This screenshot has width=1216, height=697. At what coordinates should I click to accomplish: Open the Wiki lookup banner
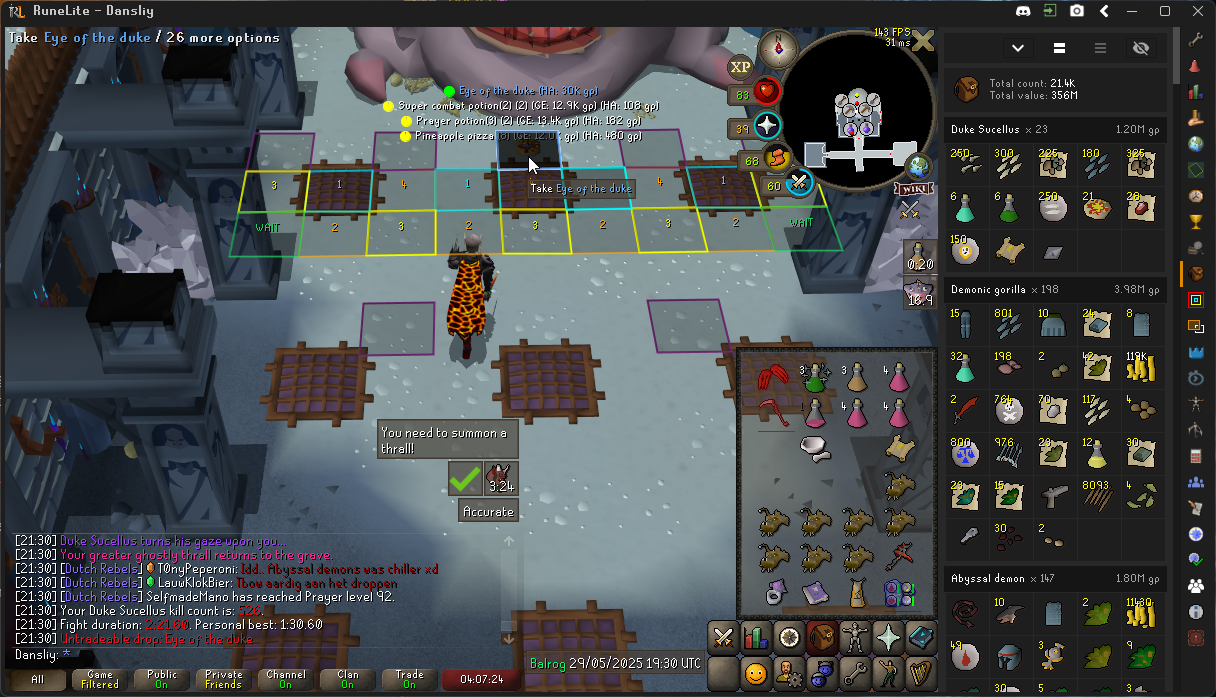(x=914, y=189)
